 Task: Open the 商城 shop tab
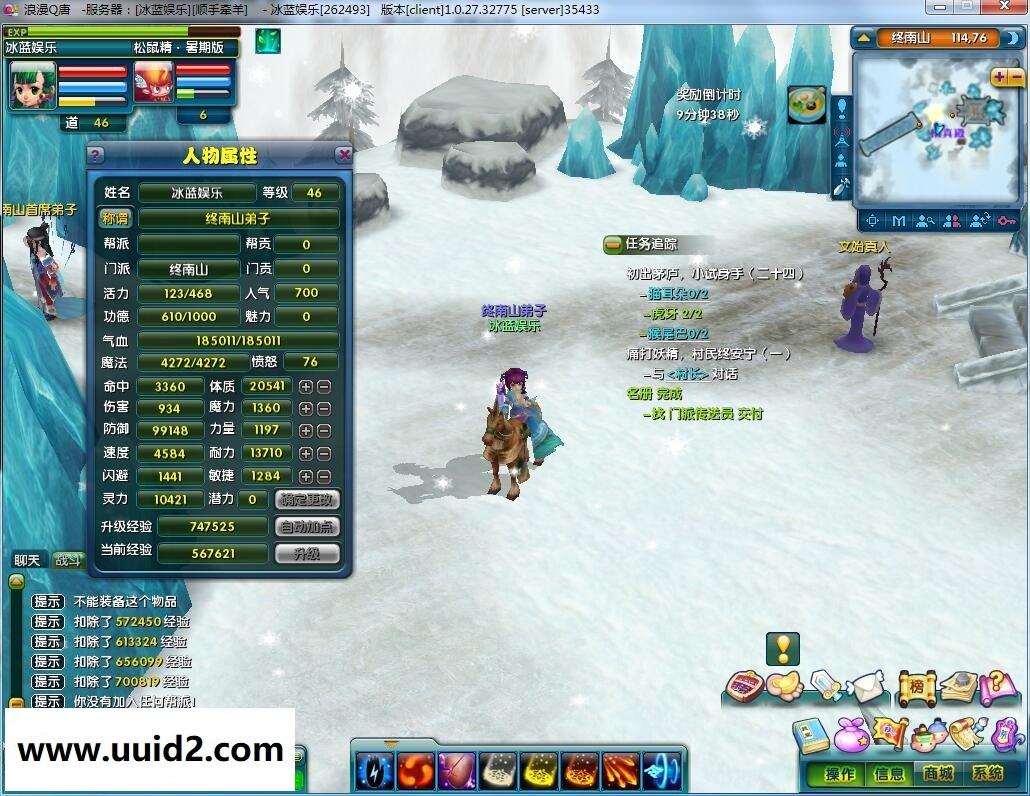point(938,773)
